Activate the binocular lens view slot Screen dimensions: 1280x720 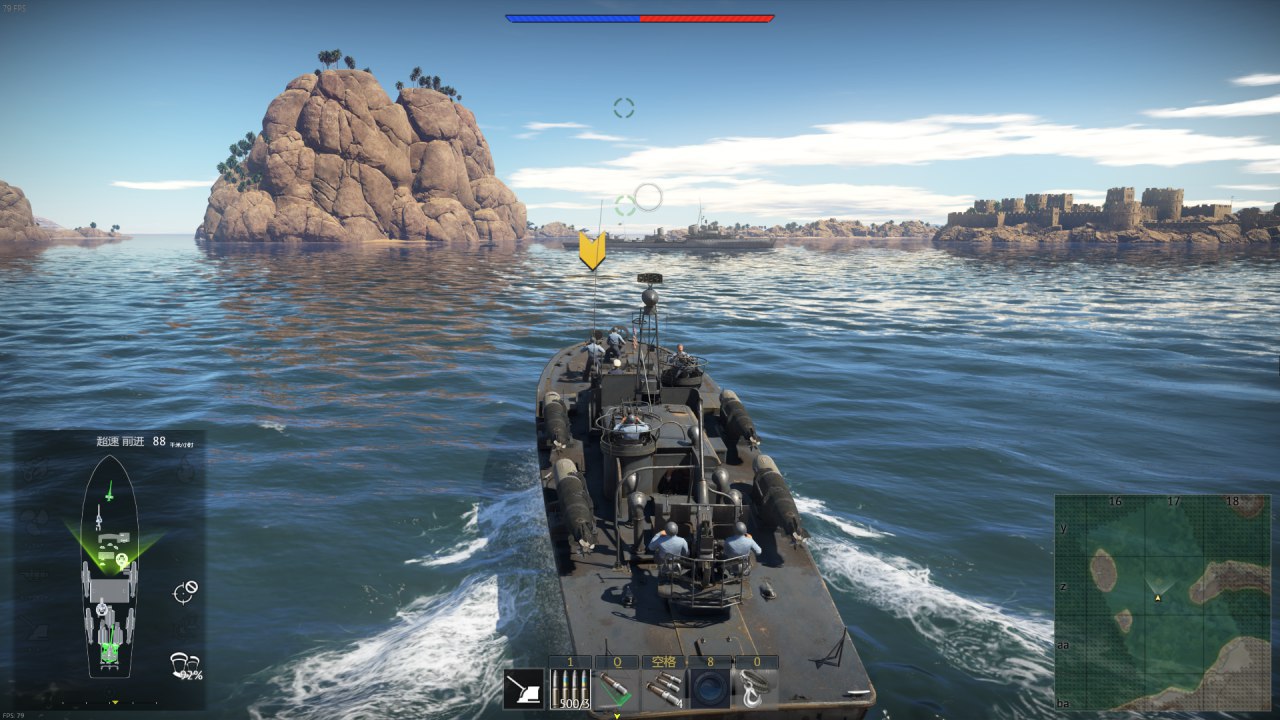point(710,689)
